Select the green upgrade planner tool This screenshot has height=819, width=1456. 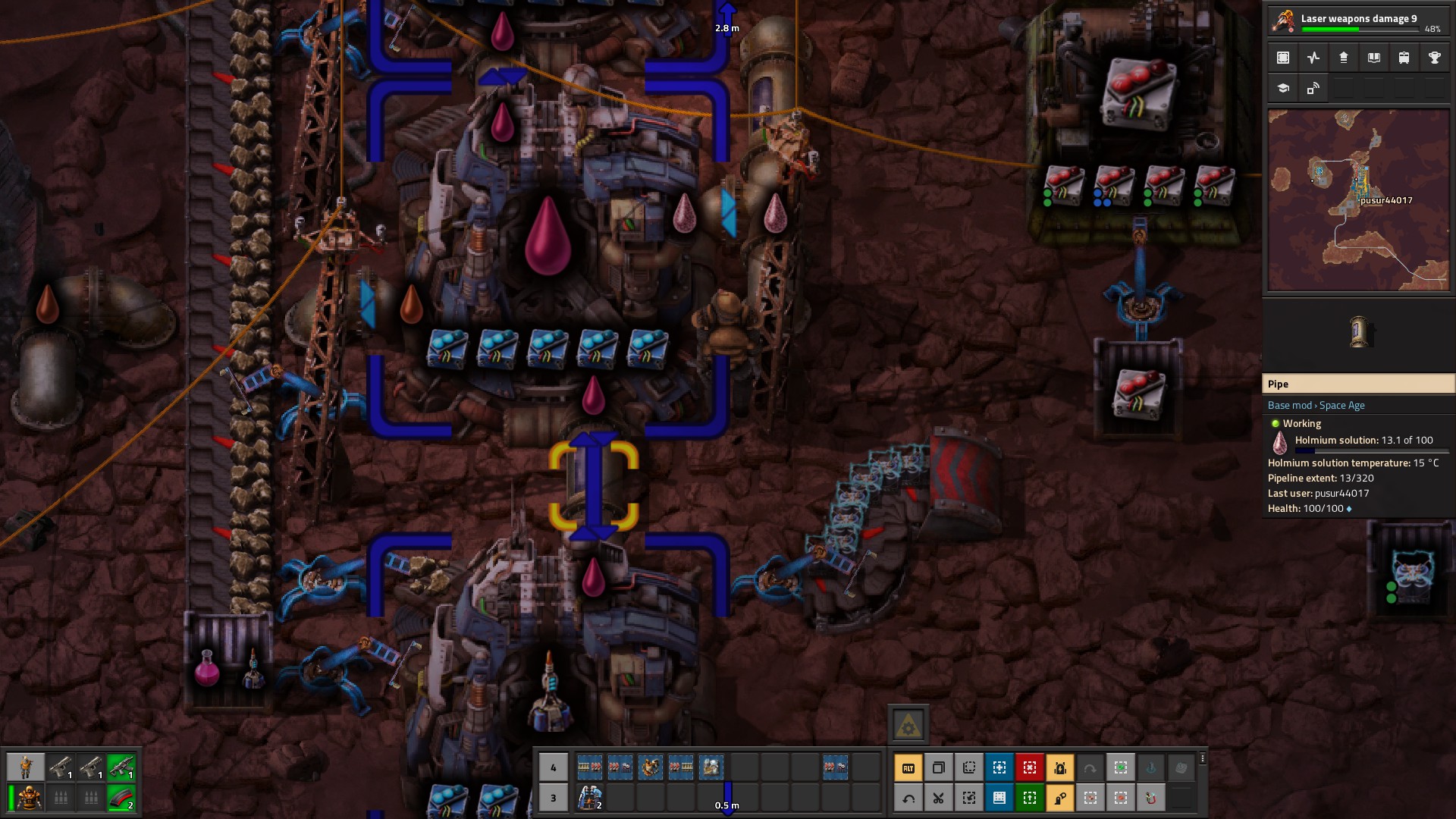1030,798
